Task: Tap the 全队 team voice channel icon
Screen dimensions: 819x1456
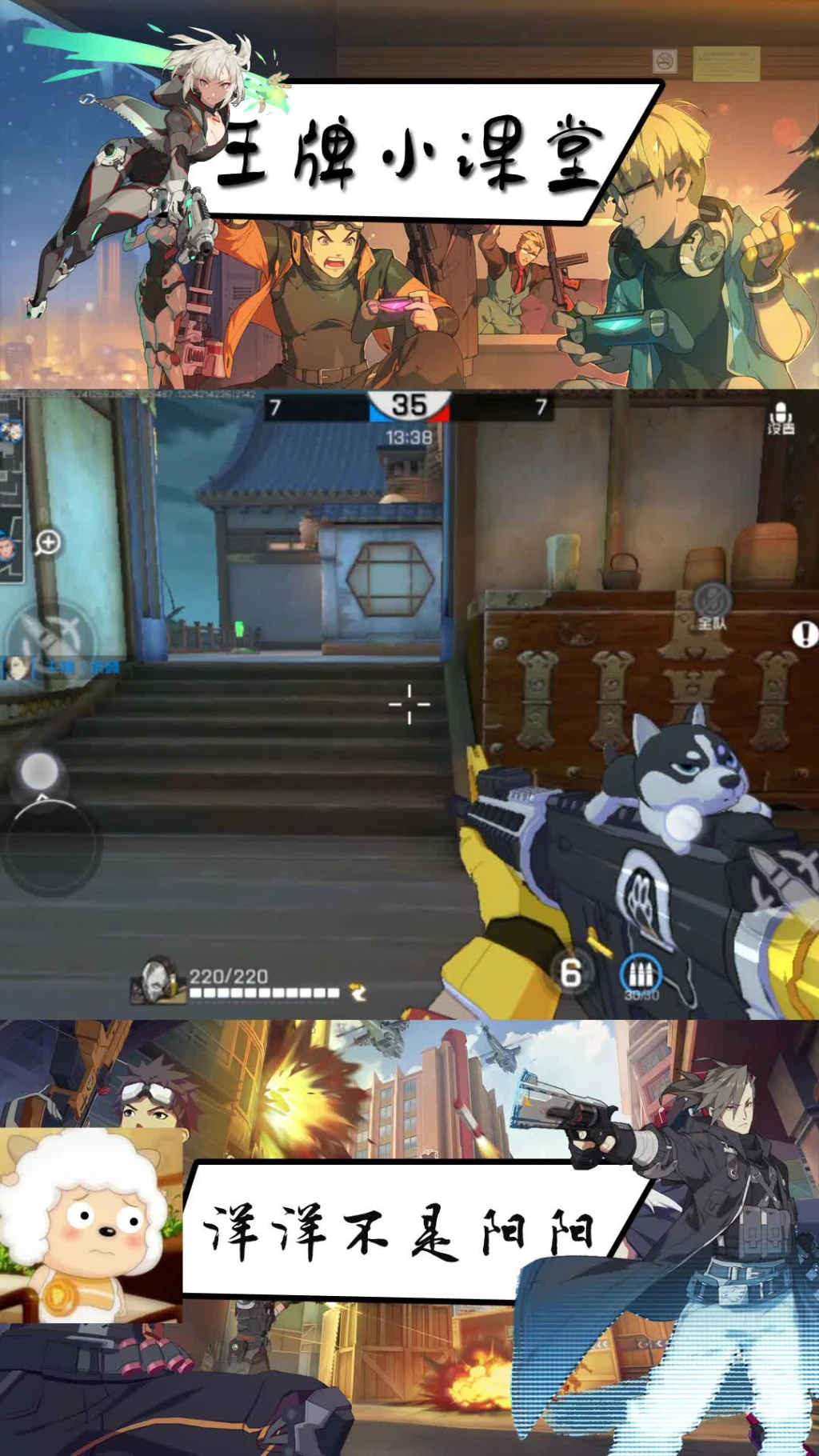Action: click(x=711, y=606)
